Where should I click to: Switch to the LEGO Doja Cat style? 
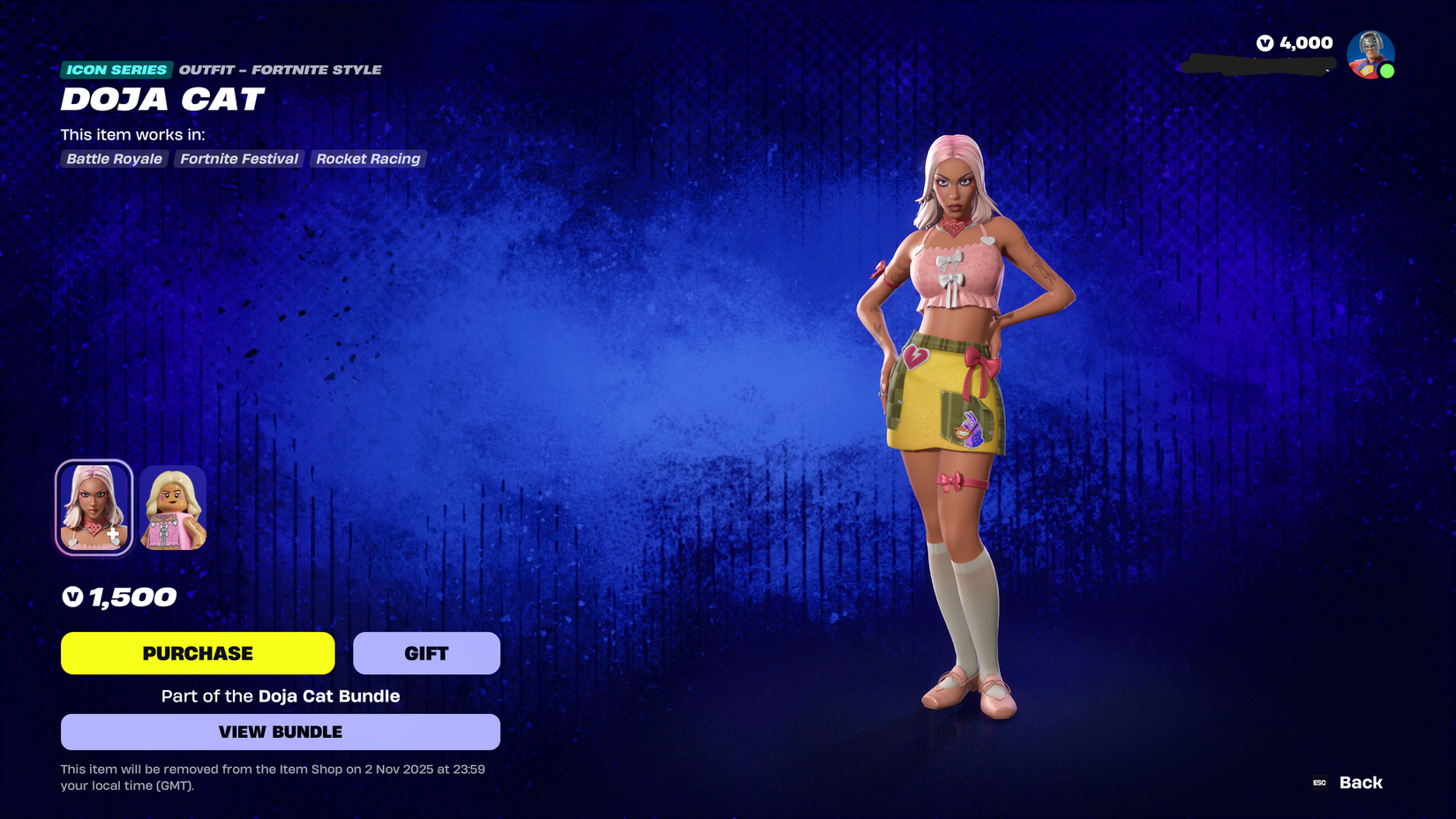click(173, 507)
